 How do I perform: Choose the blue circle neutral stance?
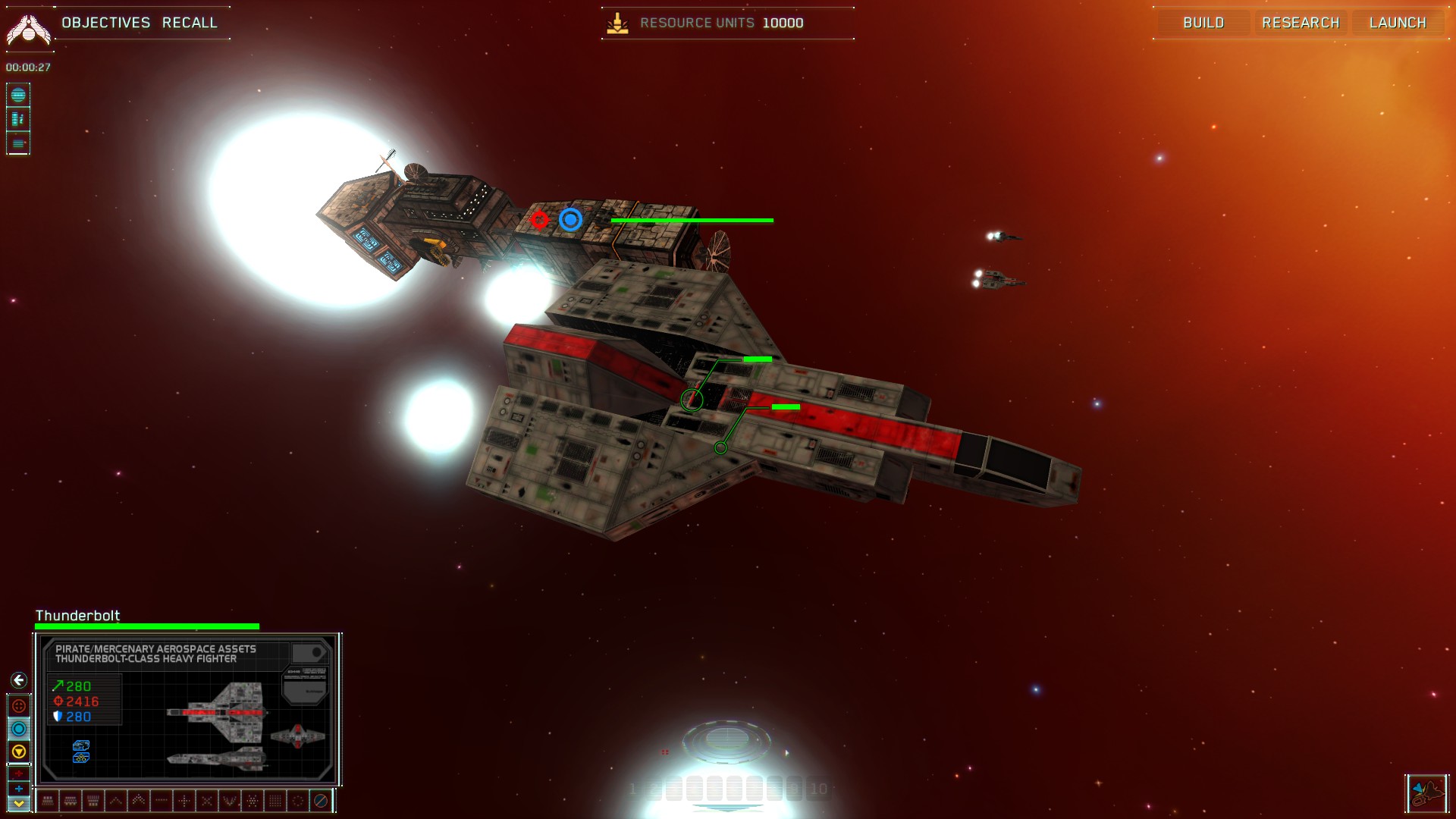pyautogui.click(x=19, y=729)
